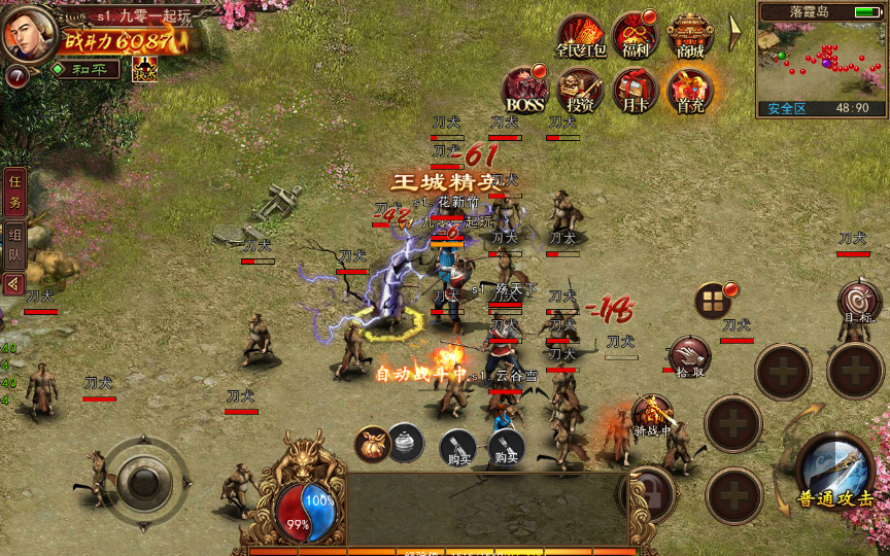Open the 首充 first recharge gift
The height and width of the screenshot is (556, 890).
pos(689,89)
